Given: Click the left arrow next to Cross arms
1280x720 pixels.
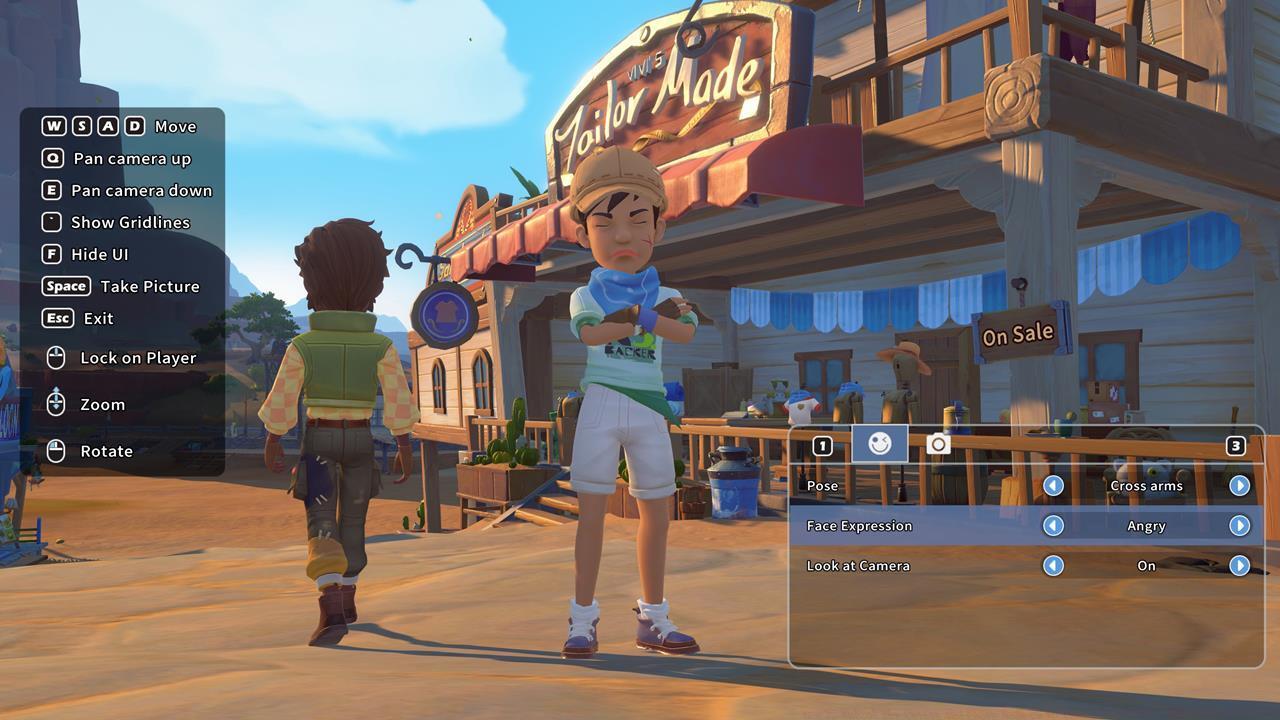Looking at the screenshot, I should (x=1055, y=485).
